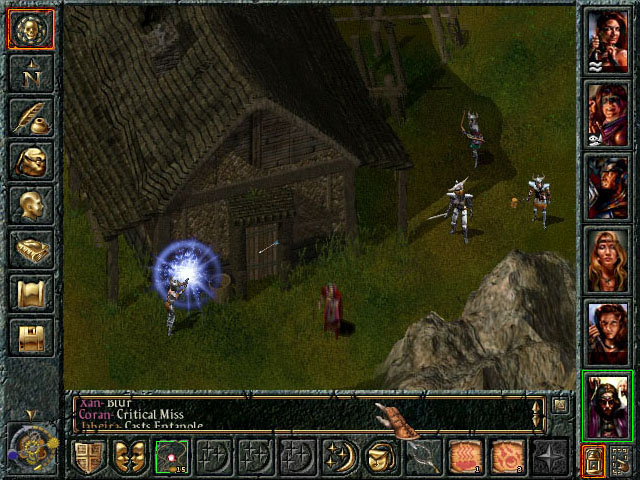The image size is (640, 480).
Task: Click the skull return-to-game button
Action: 30,29
